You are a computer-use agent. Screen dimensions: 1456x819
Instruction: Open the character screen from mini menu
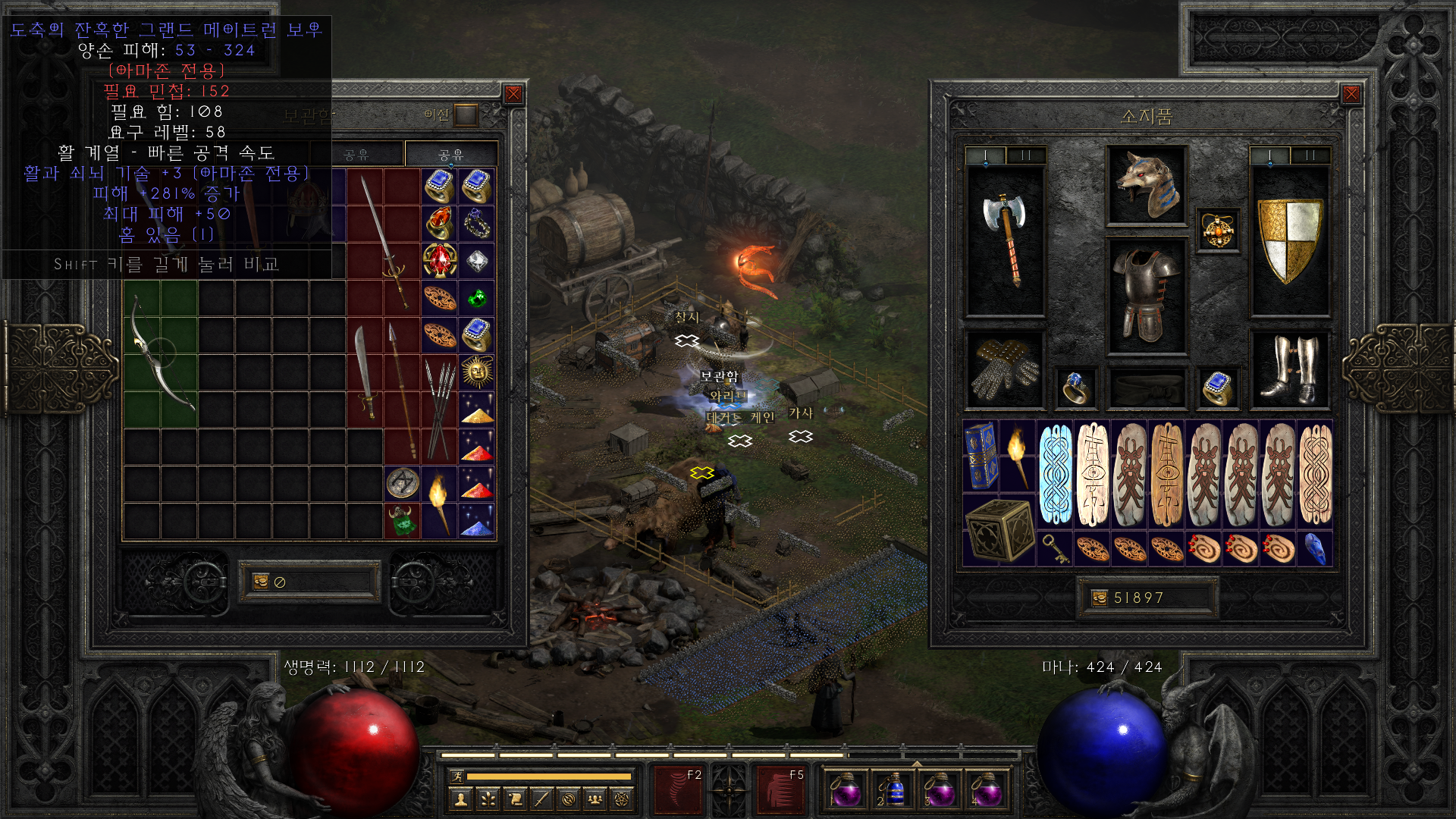pos(460,799)
